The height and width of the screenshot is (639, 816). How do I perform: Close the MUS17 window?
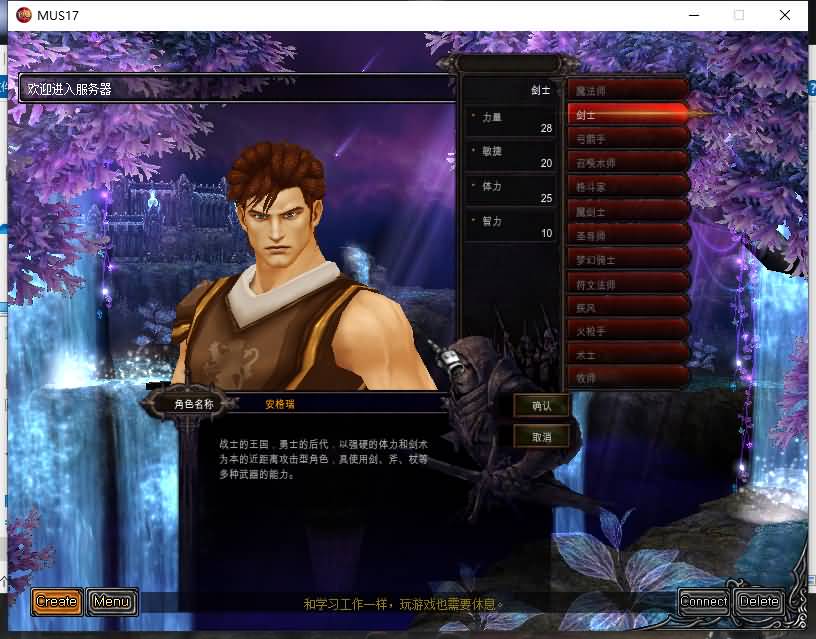click(x=786, y=15)
